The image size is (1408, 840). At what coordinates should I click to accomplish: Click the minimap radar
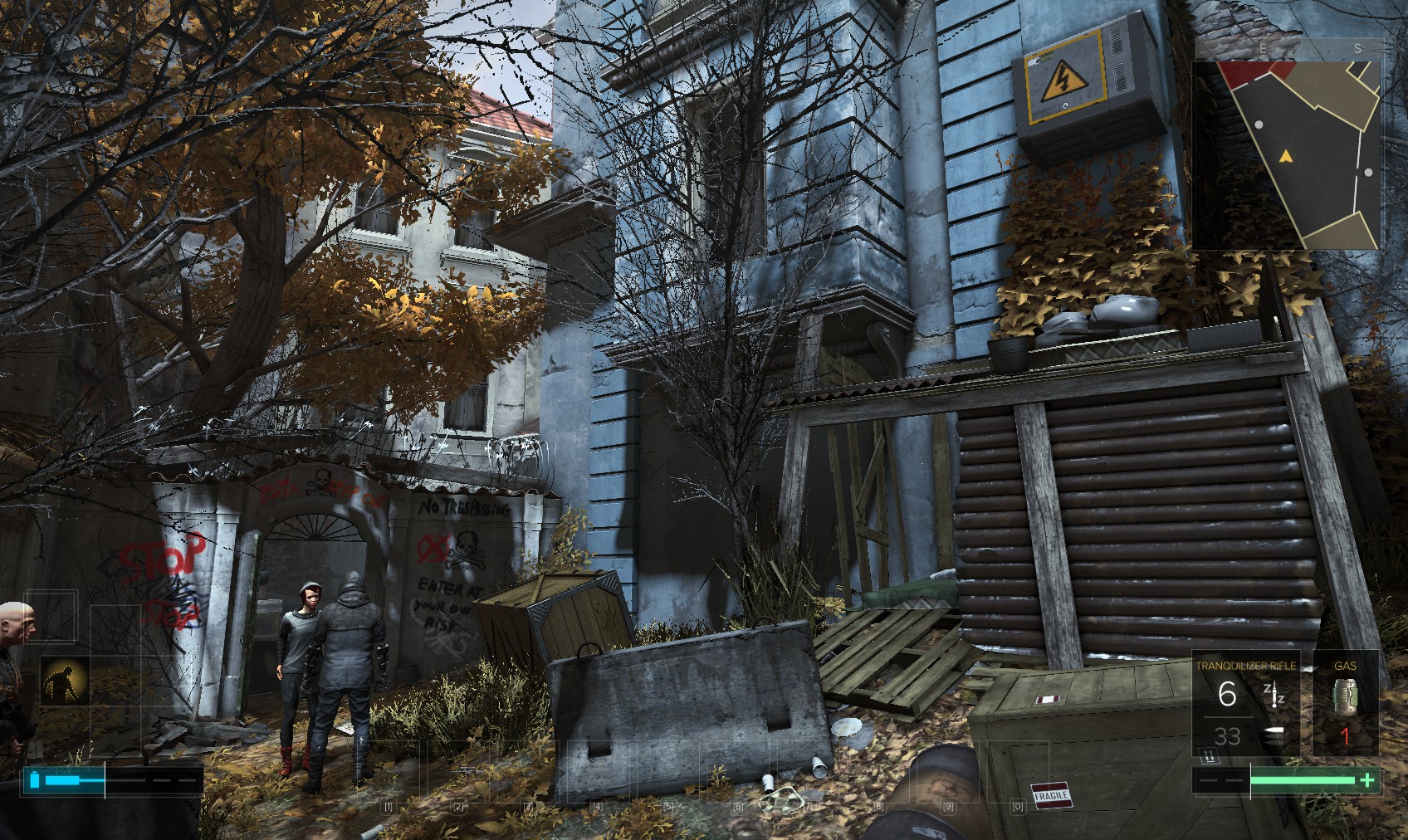pyautogui.click(x=1287, y=154)
